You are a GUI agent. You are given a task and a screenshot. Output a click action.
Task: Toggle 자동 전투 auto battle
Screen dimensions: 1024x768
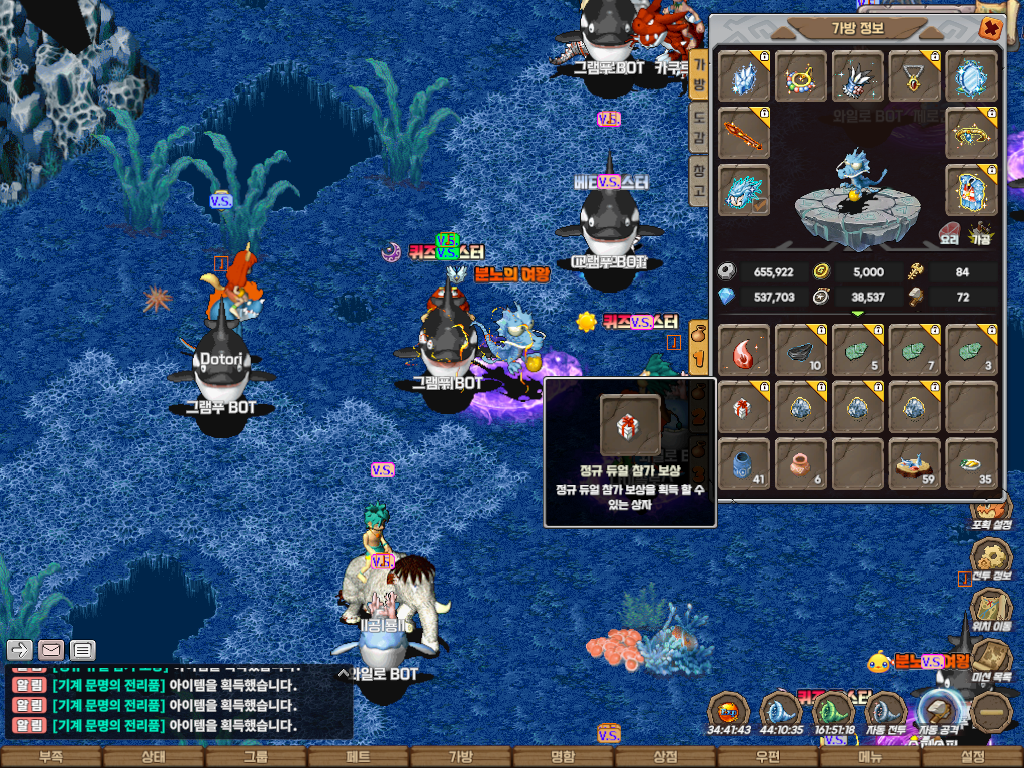(x=883, y=714)
